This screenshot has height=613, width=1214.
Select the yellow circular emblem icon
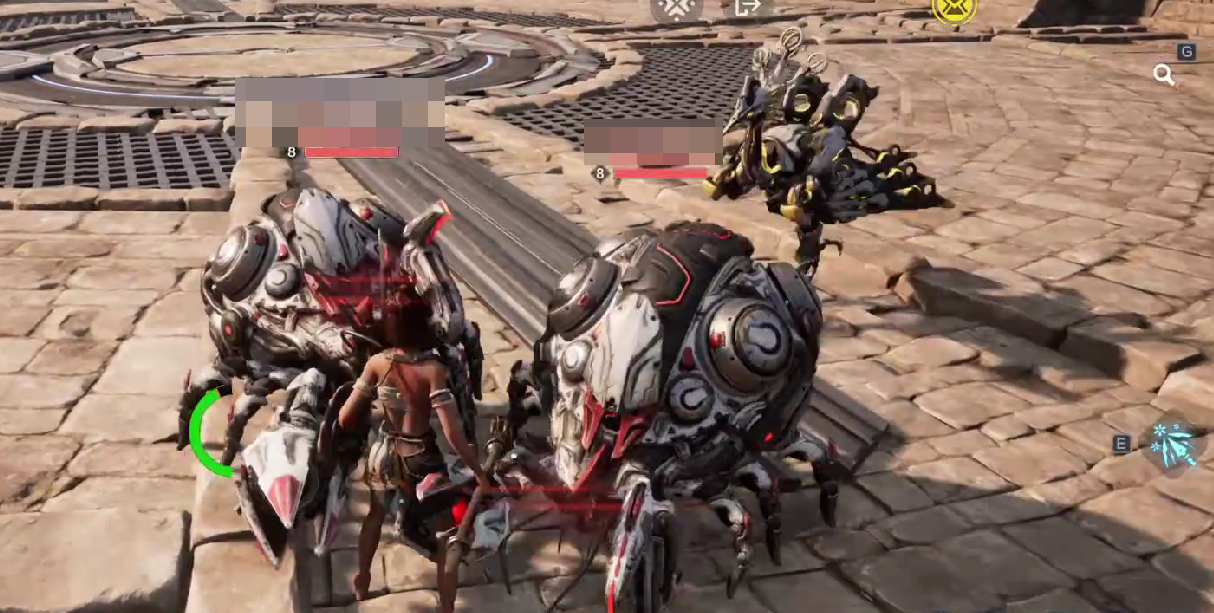coord(953,9)
